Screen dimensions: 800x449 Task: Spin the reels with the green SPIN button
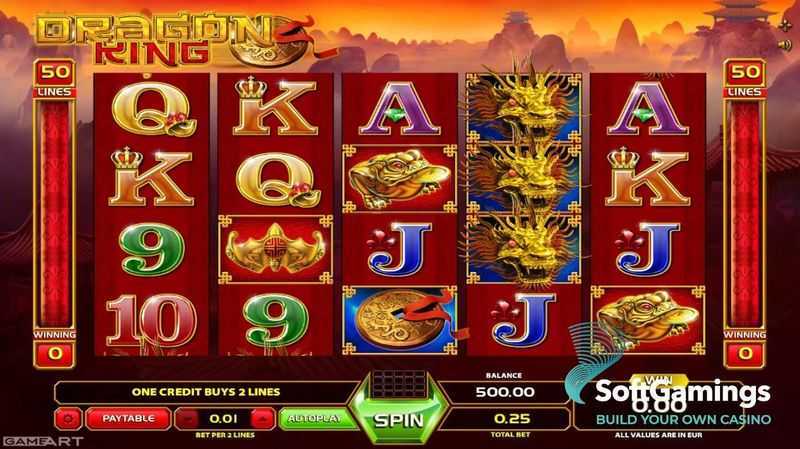pyautogui.click(x=398, y=417)
